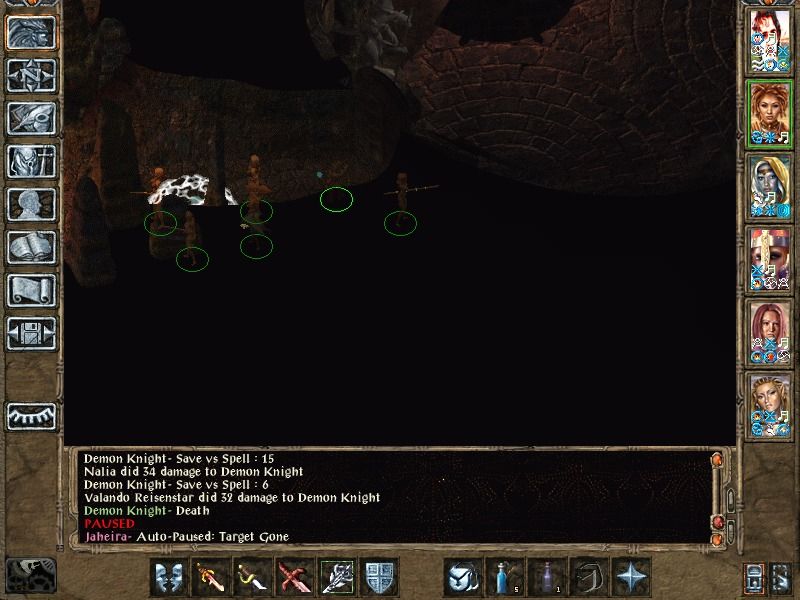Open the priest scroll screen
The width and height of the screenshot is (800, 600).
[31, 290]
